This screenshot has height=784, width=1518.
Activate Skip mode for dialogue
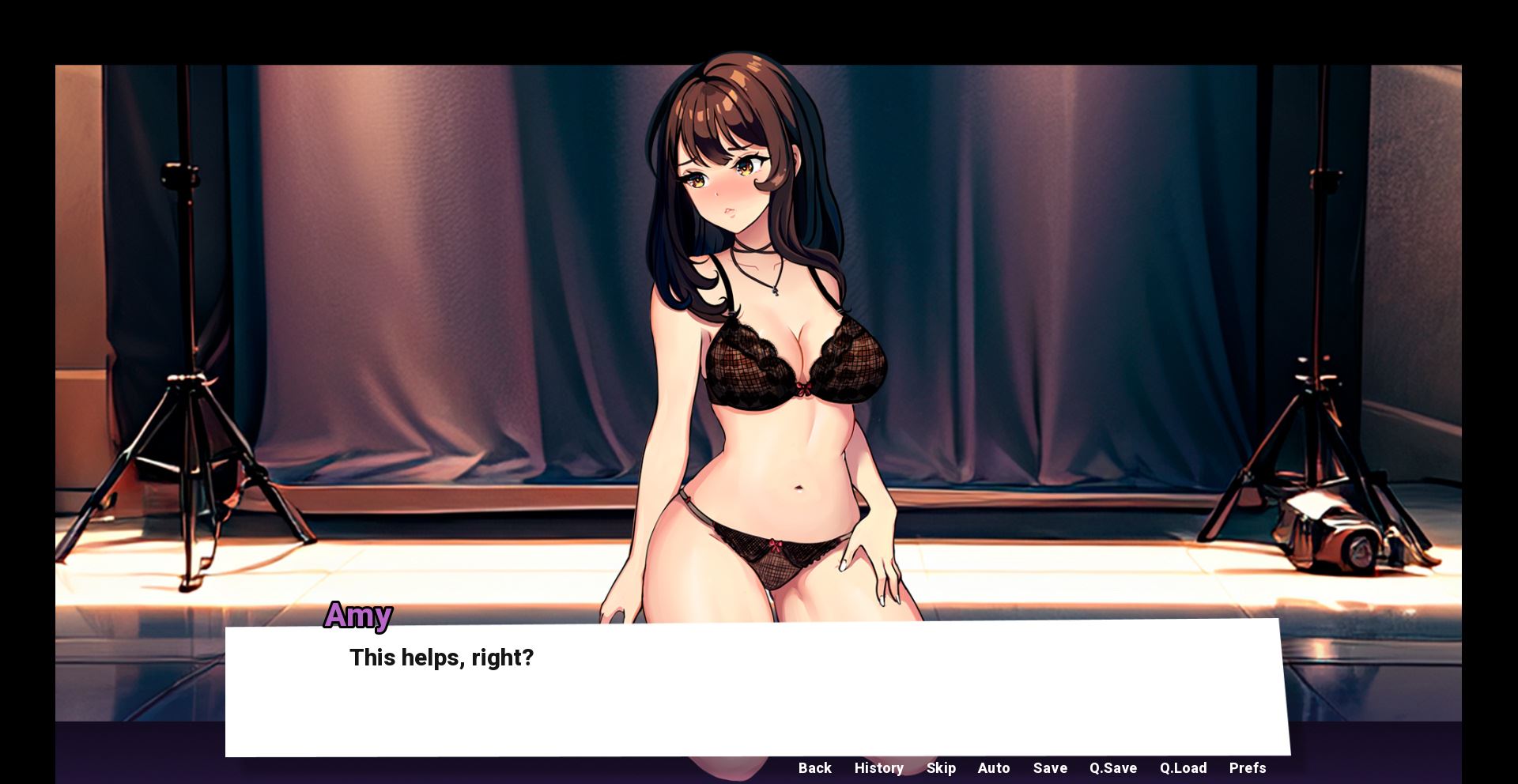pos(941,767)
